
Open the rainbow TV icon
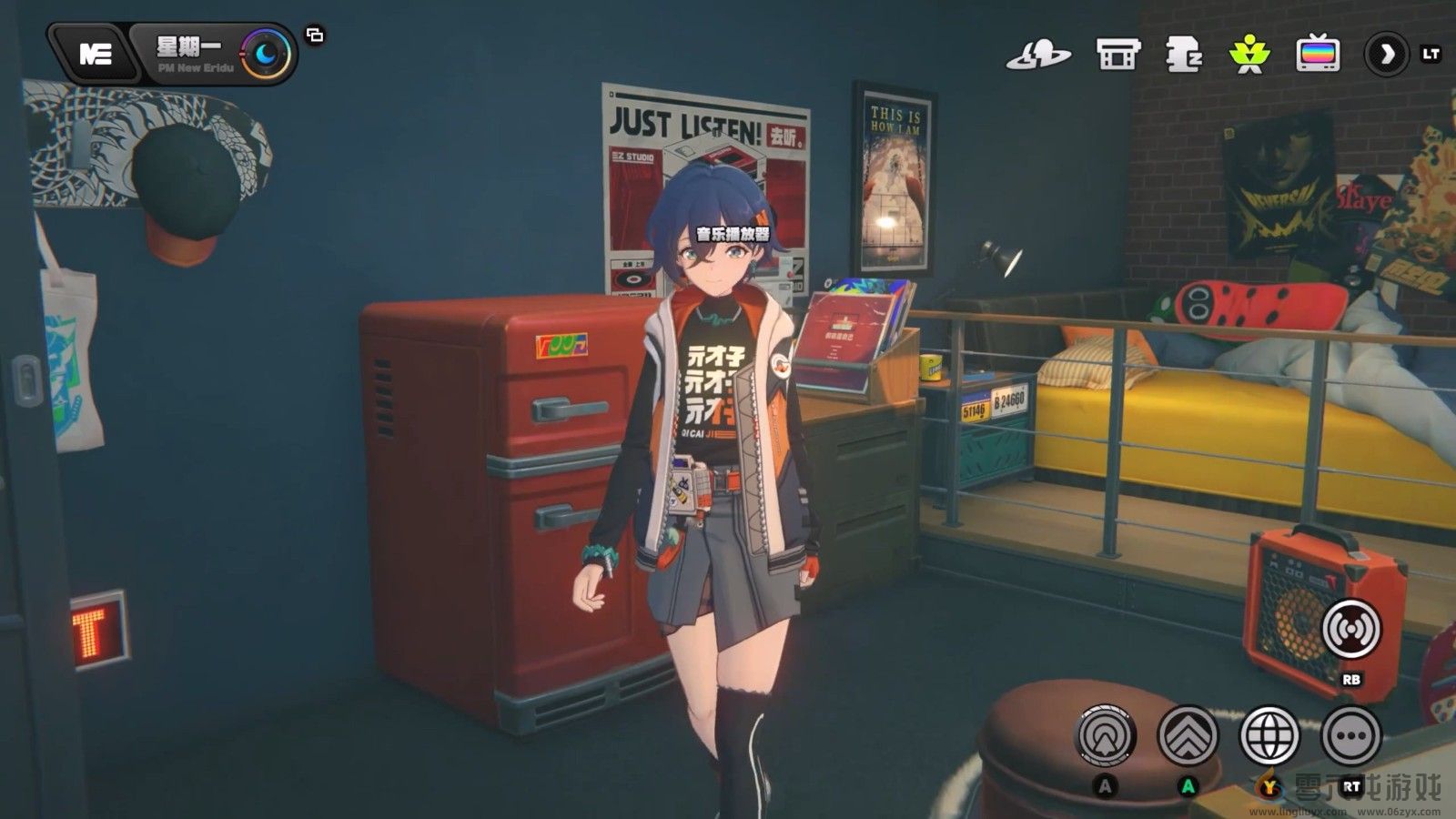(x=1318, y=55)
